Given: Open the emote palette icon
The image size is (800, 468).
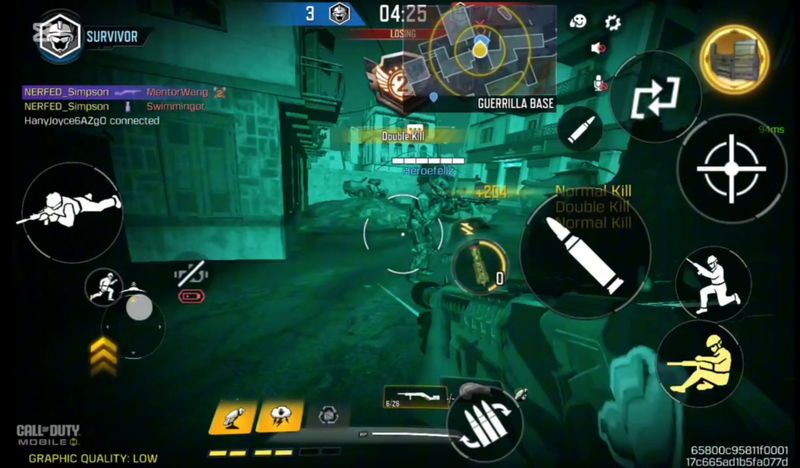Looking at the screenshot, I should coord(578,22).
